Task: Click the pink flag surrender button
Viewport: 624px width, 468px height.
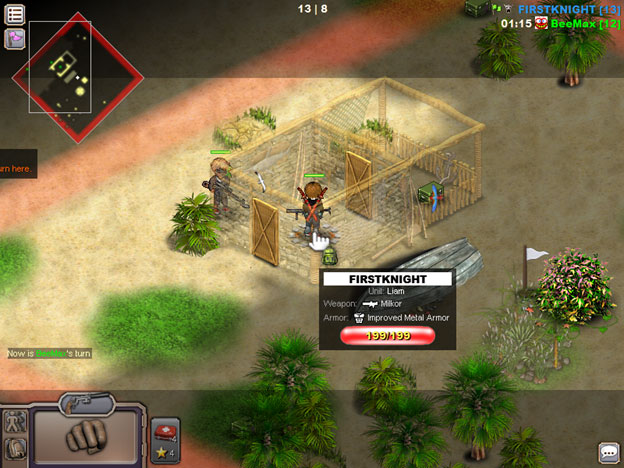Action: coord(15,39)
